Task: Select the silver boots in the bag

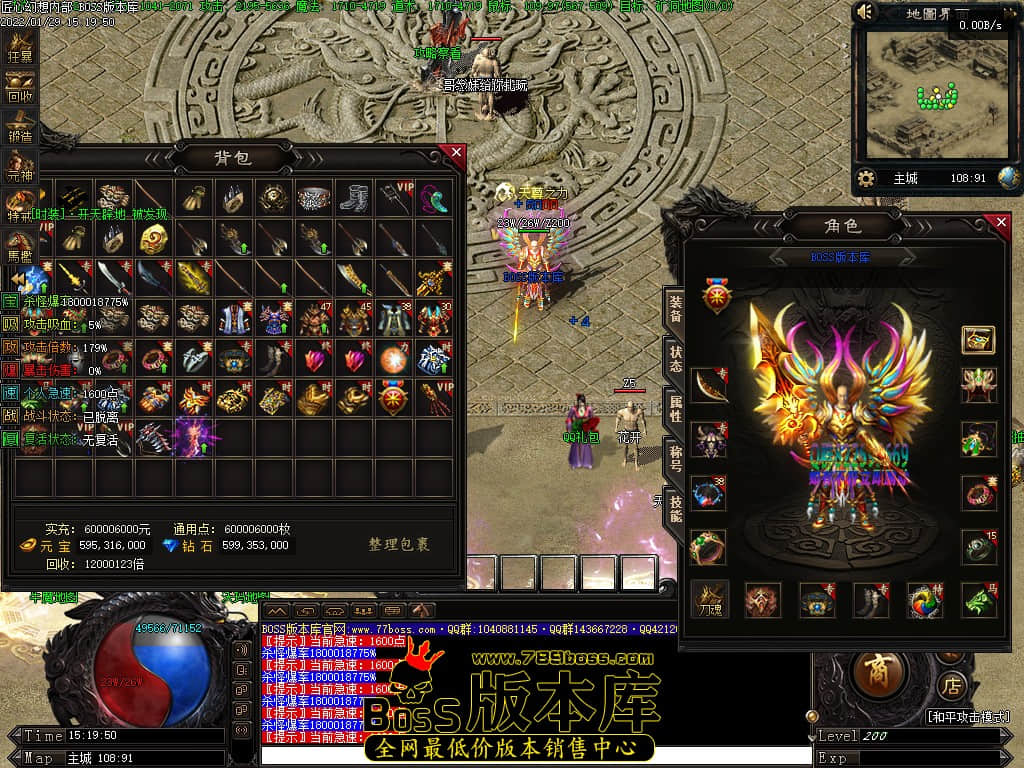Action: 352,198
